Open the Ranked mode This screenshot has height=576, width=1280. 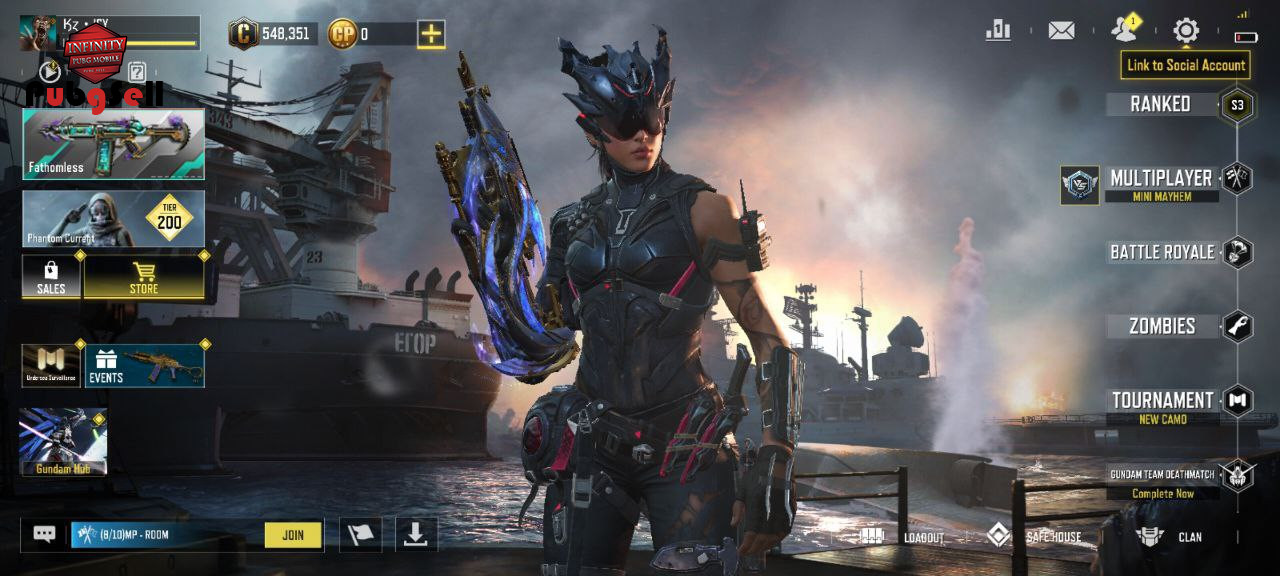pos(1160,104)
